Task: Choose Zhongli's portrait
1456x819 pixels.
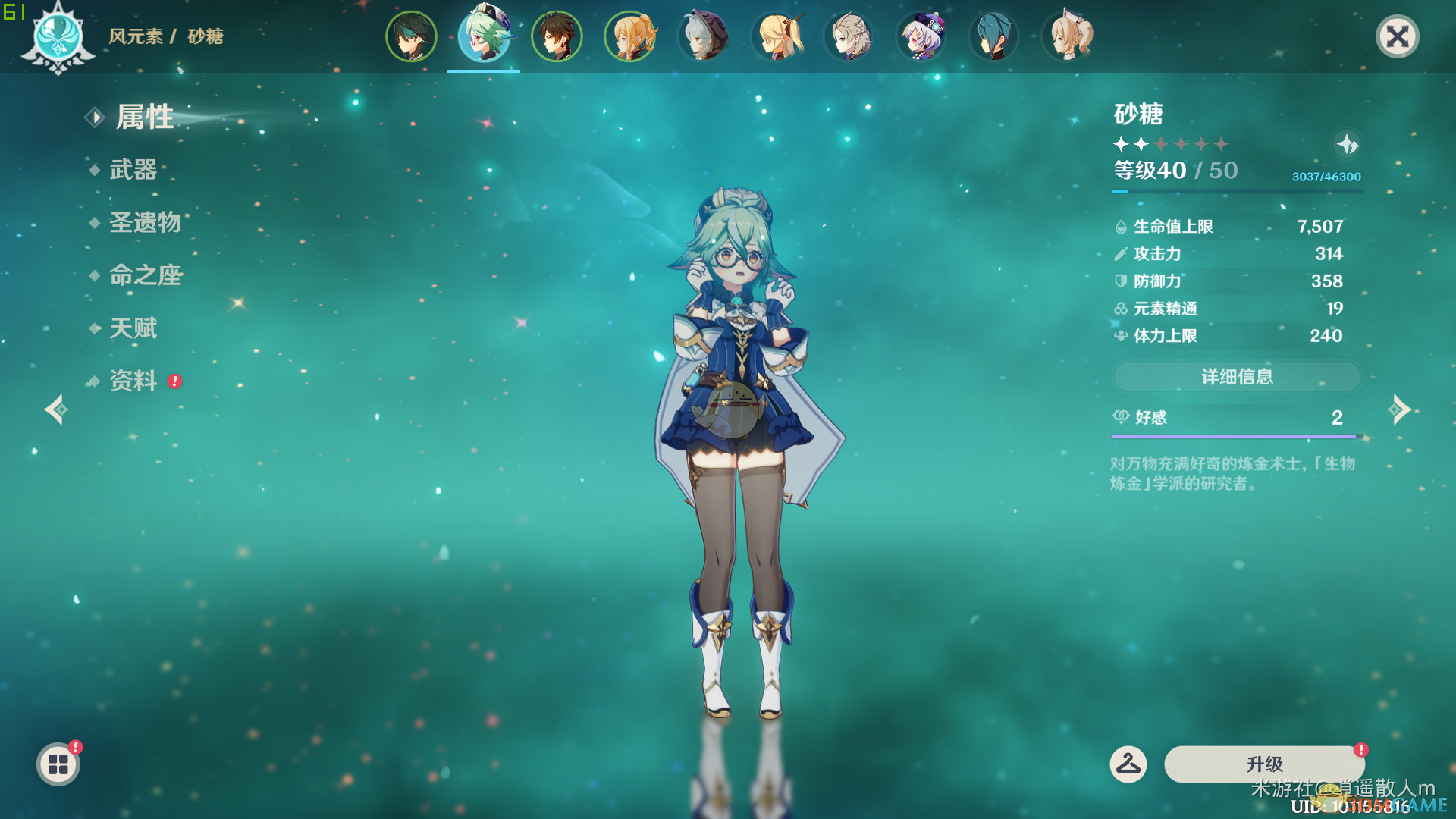Action: tap(557, 36)
